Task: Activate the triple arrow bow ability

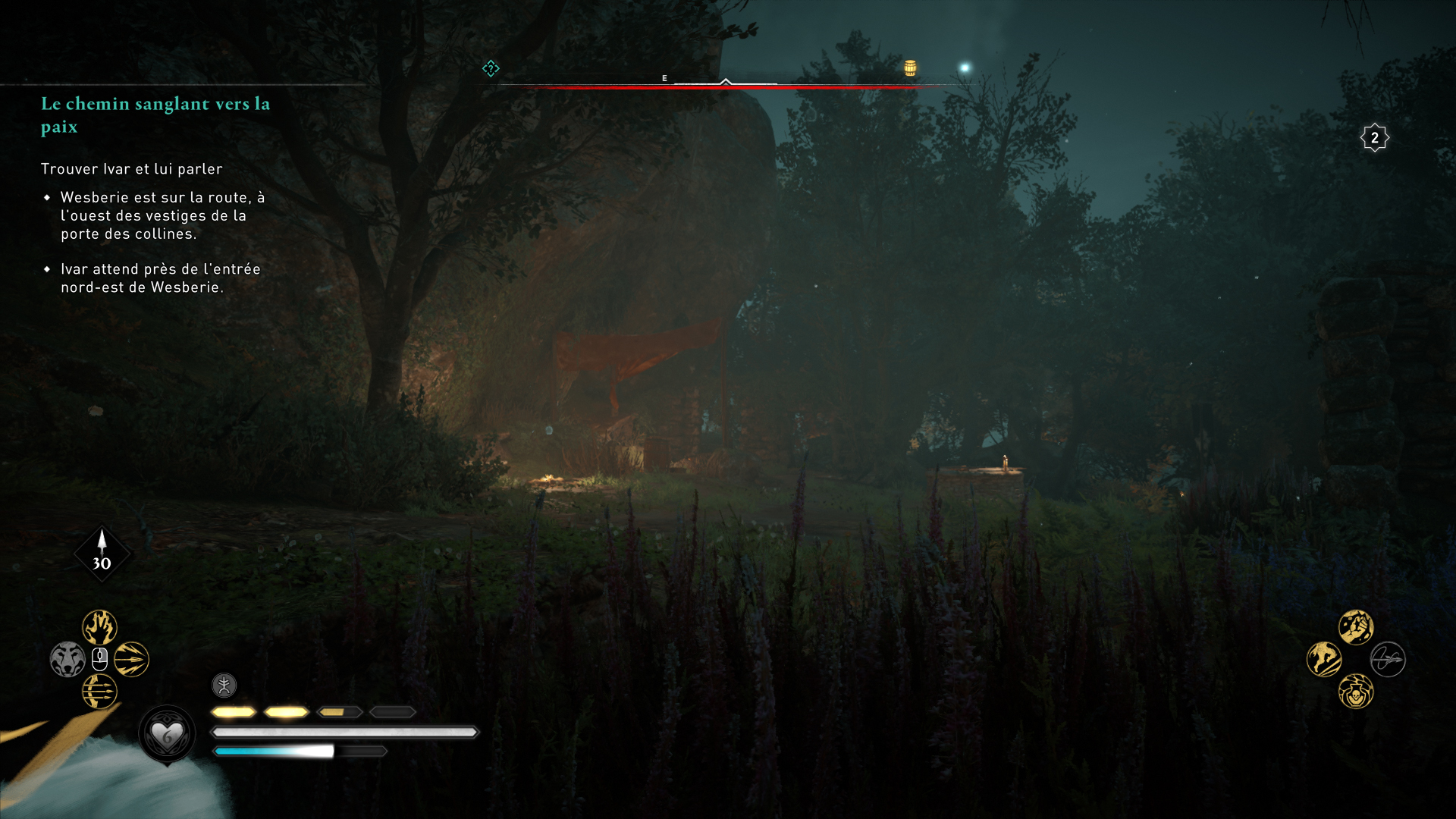Action: tap(99, 691)
